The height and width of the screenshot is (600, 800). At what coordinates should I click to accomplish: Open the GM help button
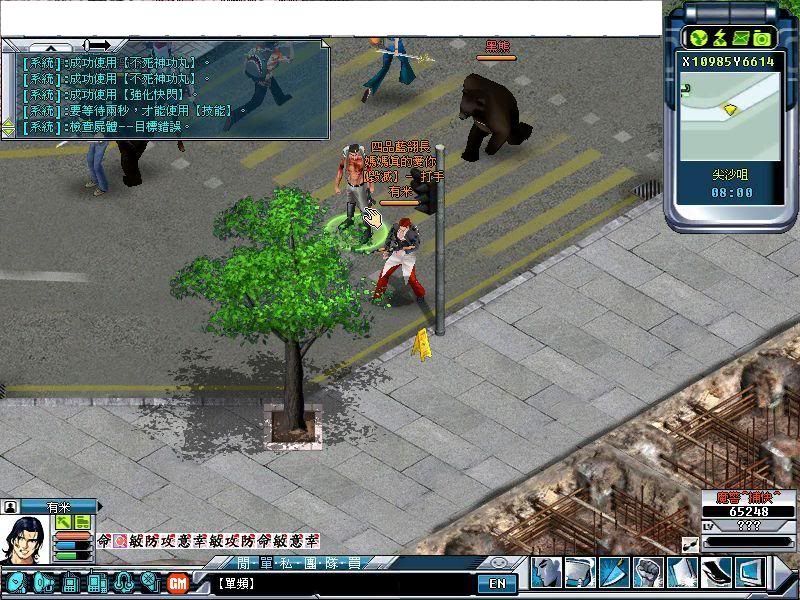pos(178,581)
